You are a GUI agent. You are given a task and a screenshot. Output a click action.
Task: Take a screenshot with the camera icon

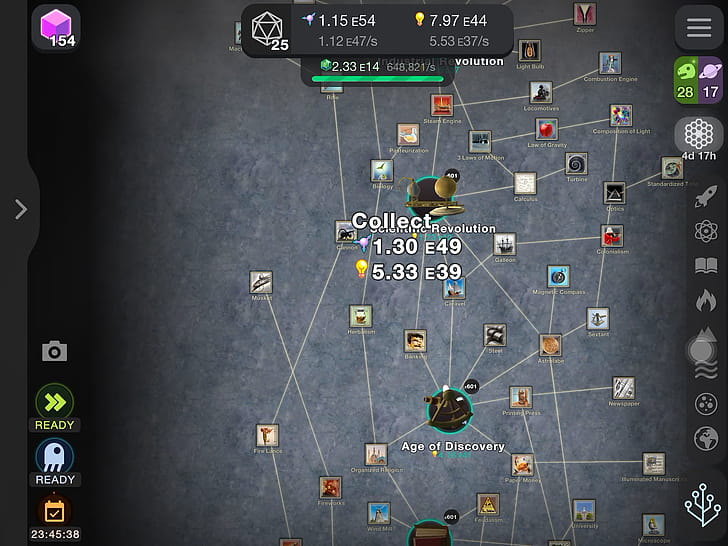[x=54, y=351]
